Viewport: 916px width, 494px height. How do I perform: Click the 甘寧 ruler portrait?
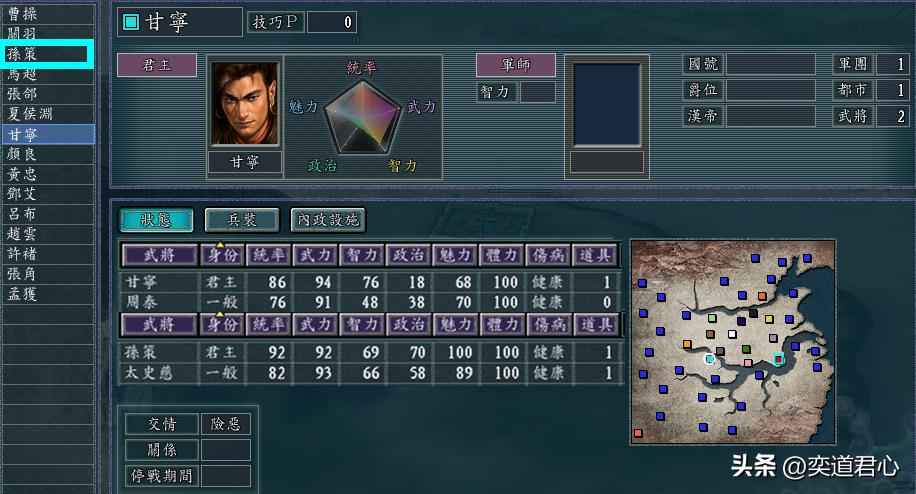pyautogui.click(x=244, y=104)
